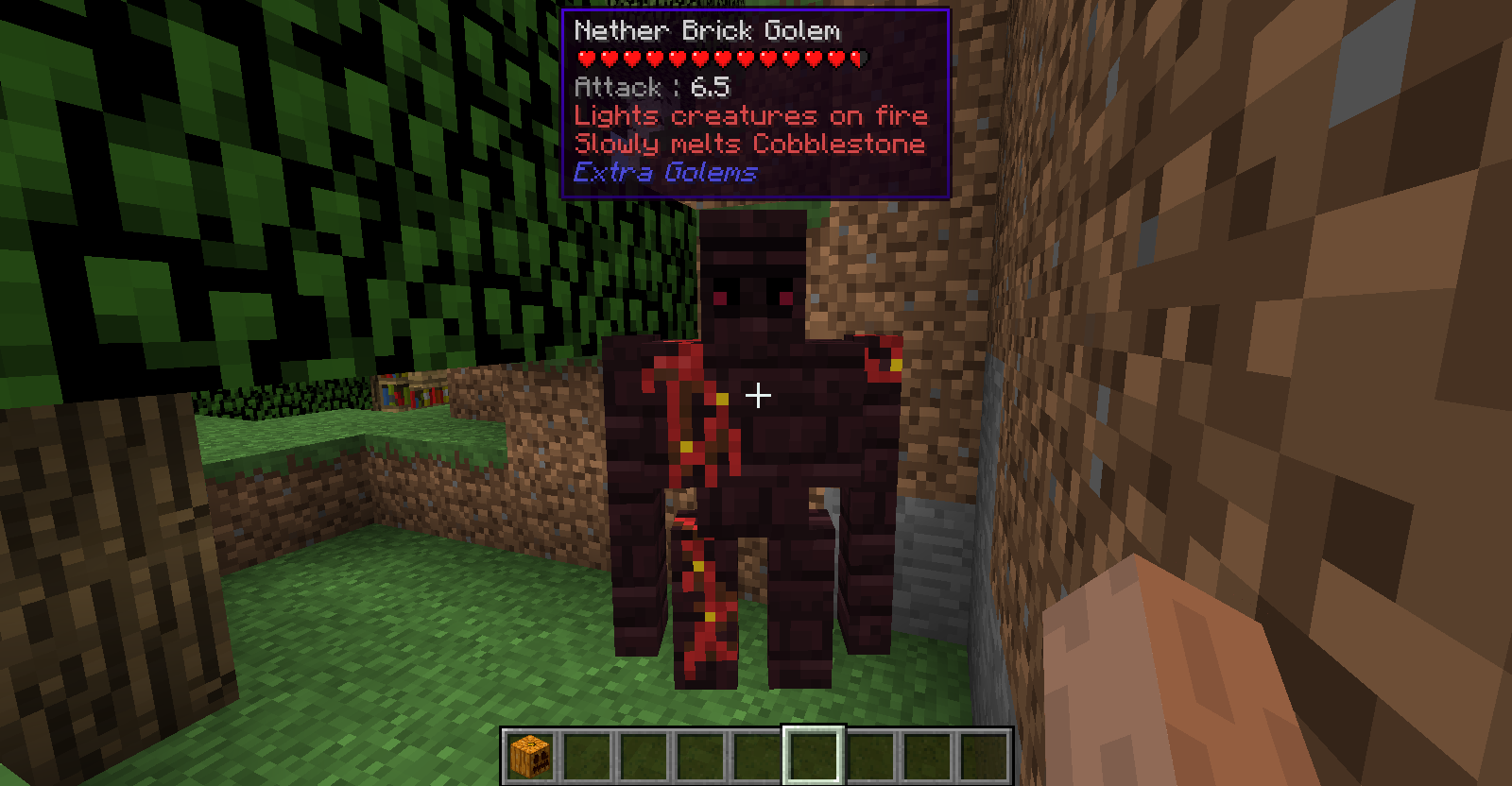Click the Lights creatures on fire text
This screenshot has width=1512, height=786.
(x=751, y=116)
